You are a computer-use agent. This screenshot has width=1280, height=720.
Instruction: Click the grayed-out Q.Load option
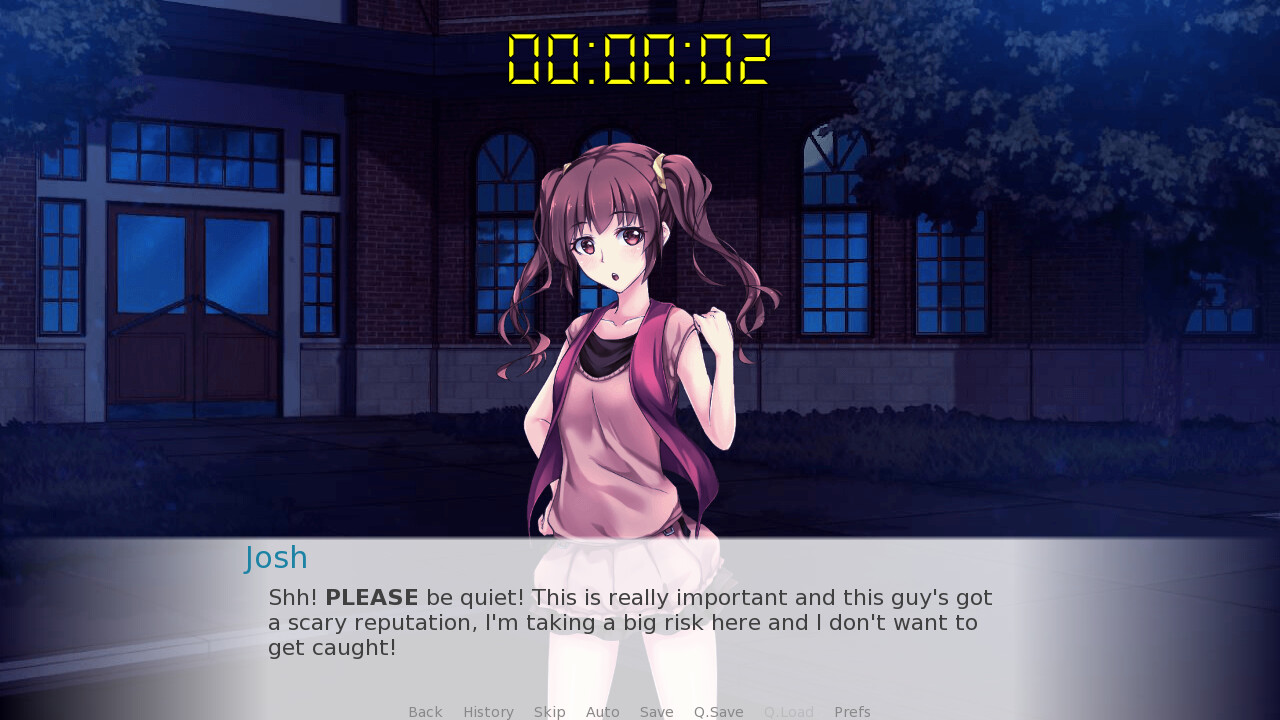(x=788, y=711)
